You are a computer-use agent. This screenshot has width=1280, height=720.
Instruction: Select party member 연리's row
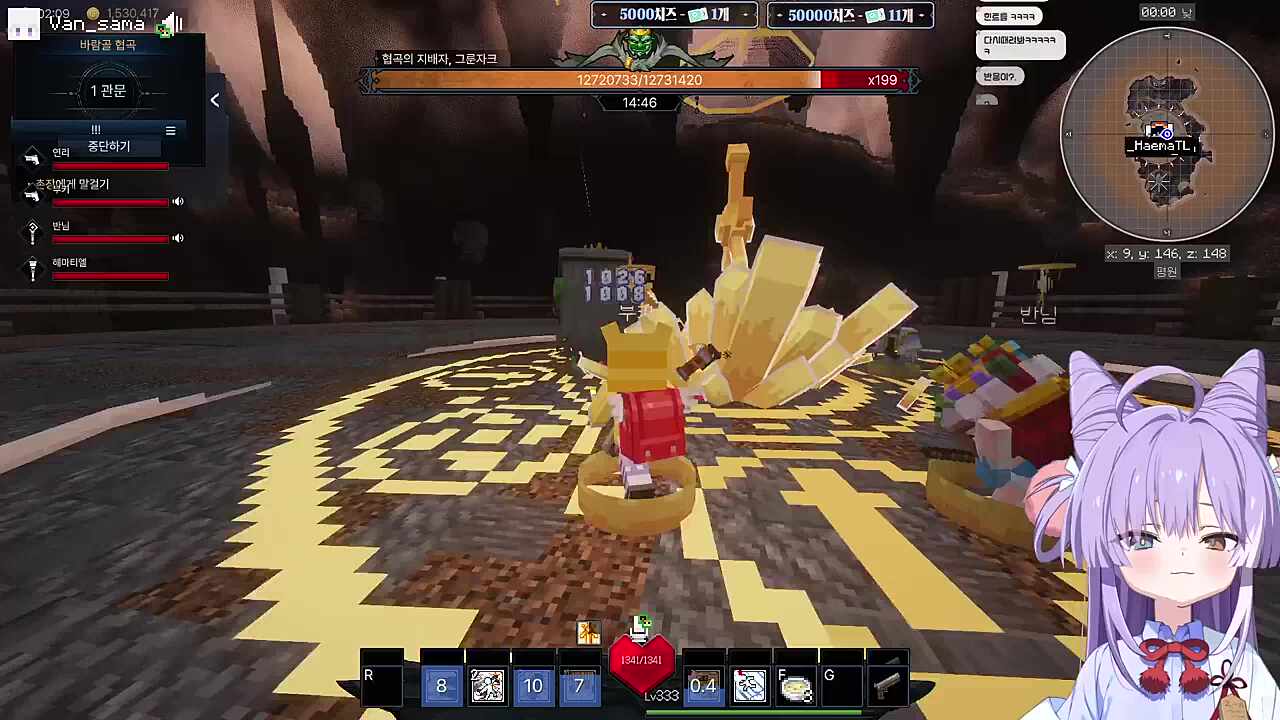pyautogui.click(x=100, y=157)
